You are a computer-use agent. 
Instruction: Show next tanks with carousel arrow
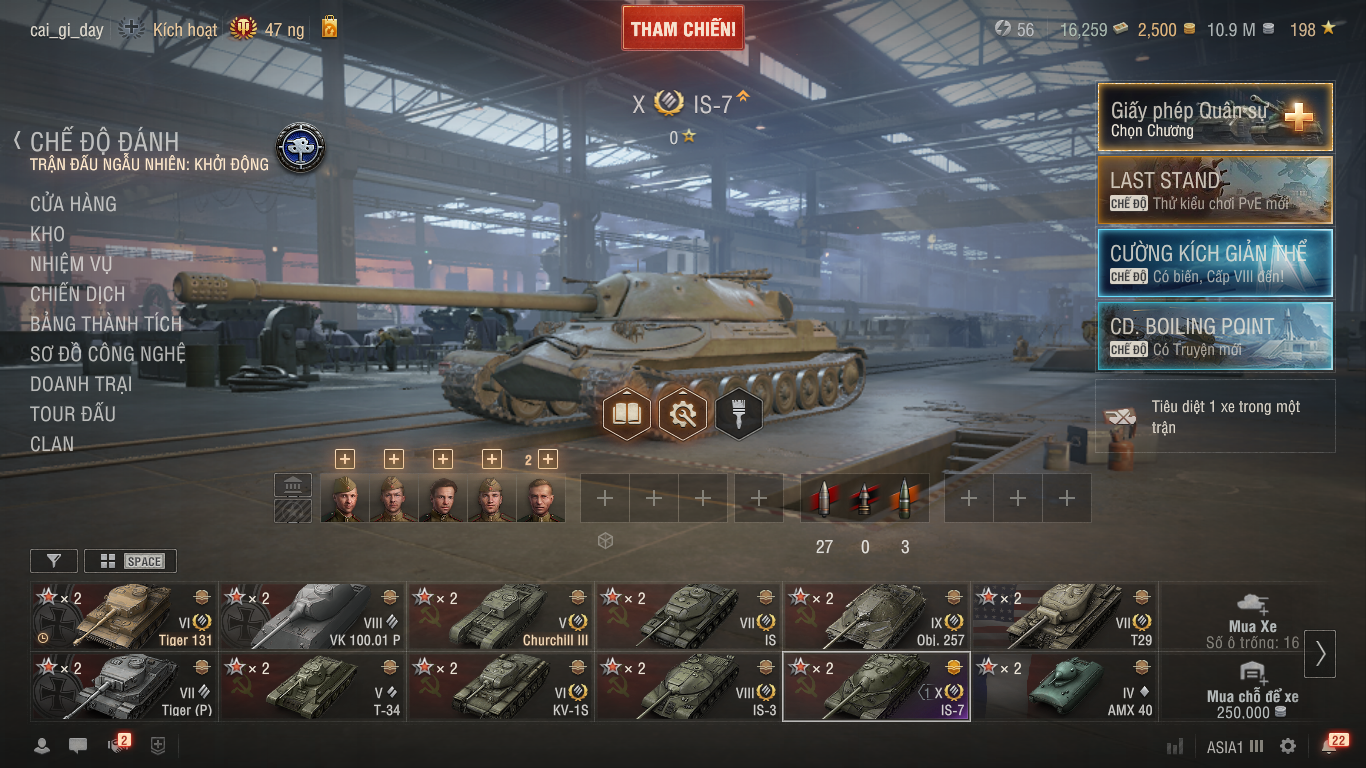pos(1320,653)
